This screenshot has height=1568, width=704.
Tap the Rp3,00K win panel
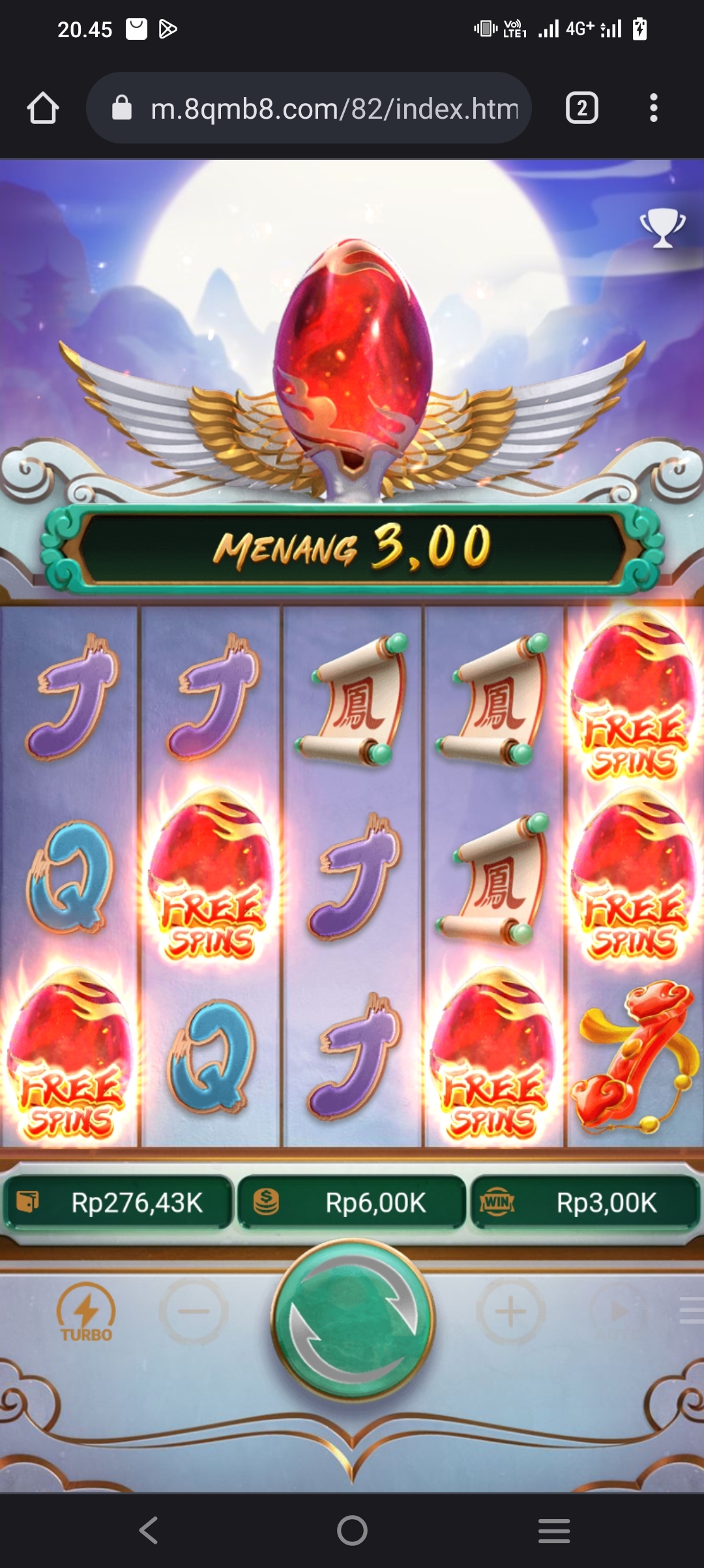point(585,1203)
